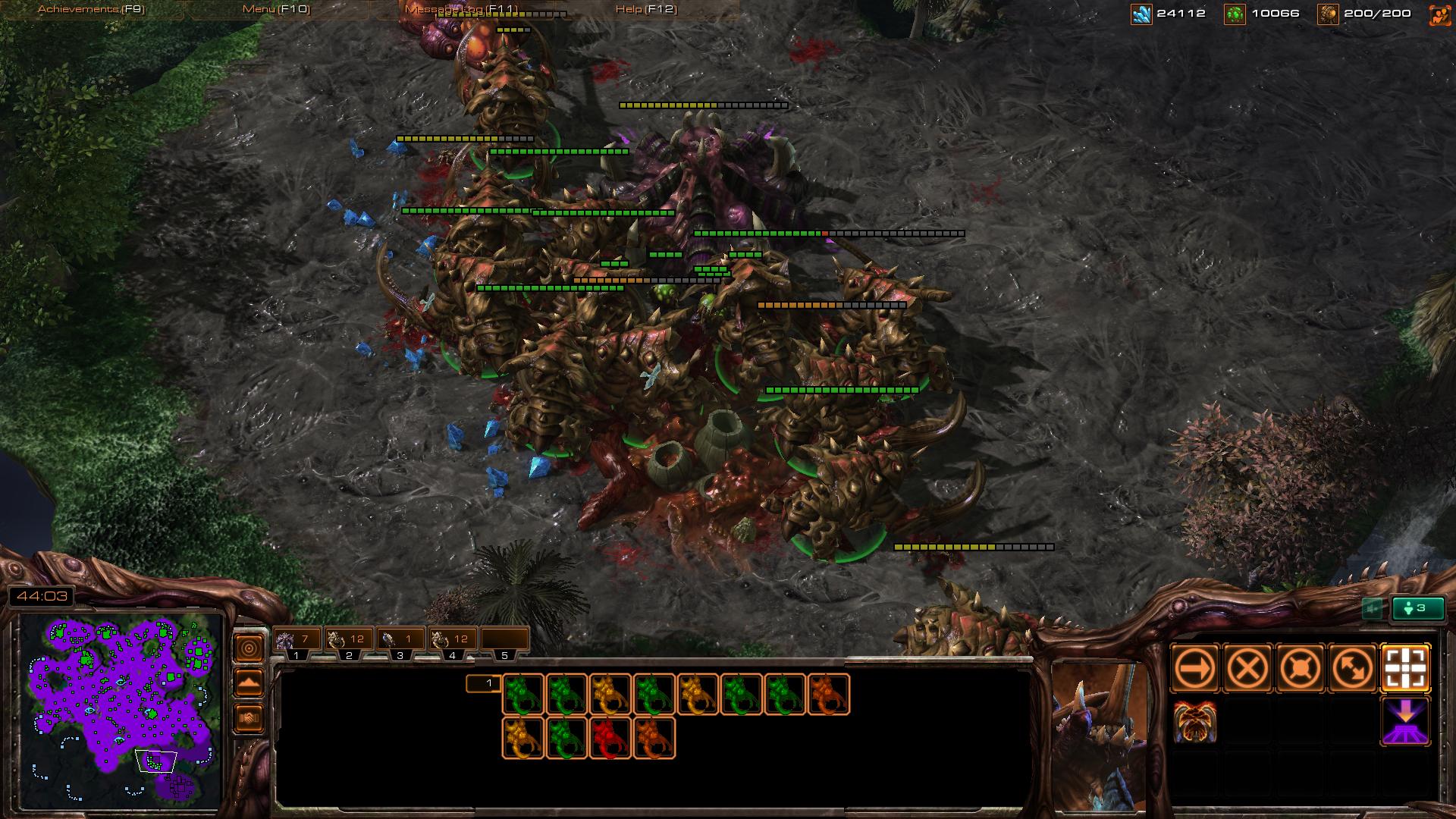Select control group 3 with 1 unit
1456x819 pixels.
(x=400, y=640)
